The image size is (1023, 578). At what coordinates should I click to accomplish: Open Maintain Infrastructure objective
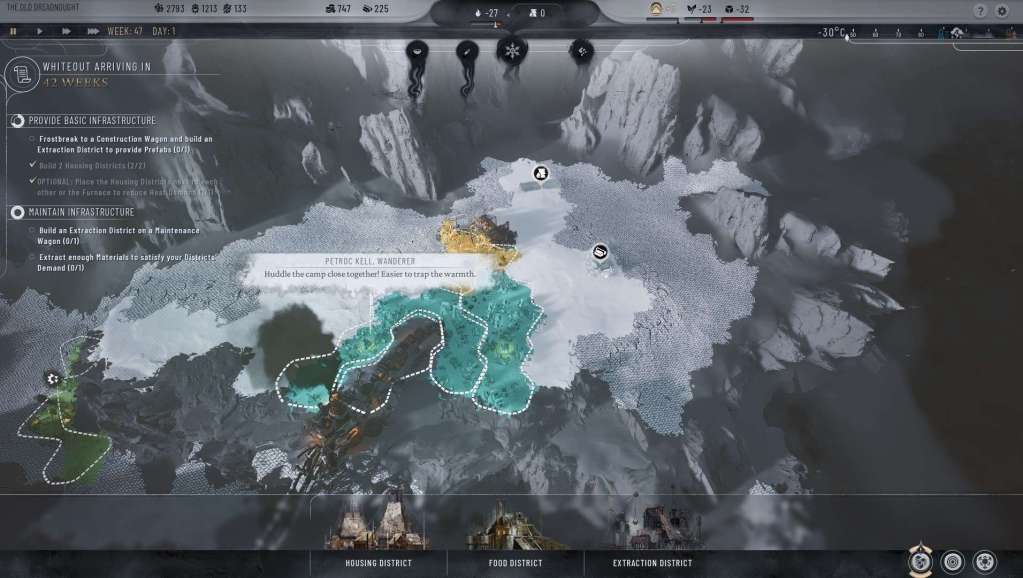coord(18,212)
